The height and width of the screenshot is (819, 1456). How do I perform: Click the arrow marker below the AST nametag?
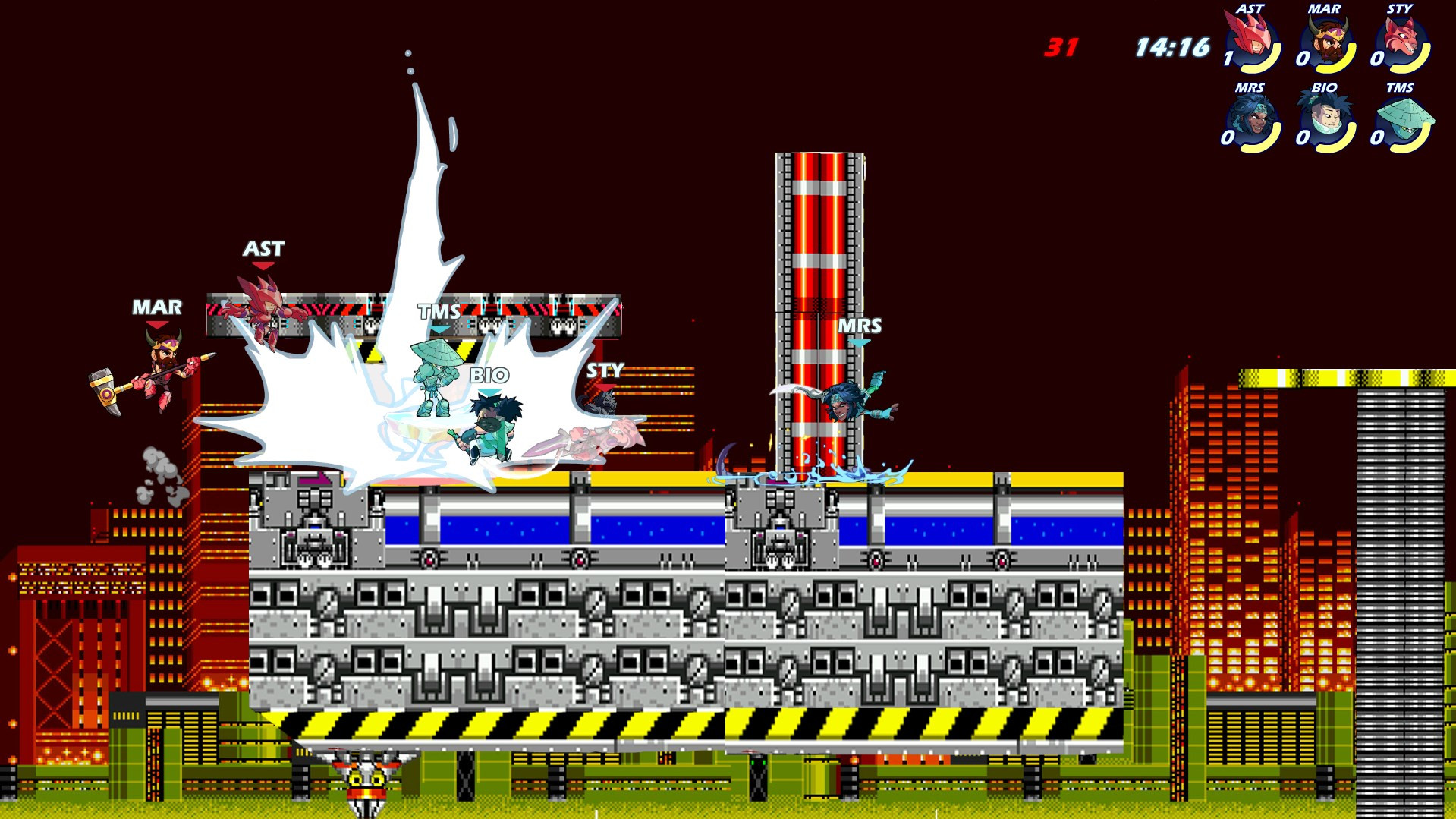[x=264, y=266]
